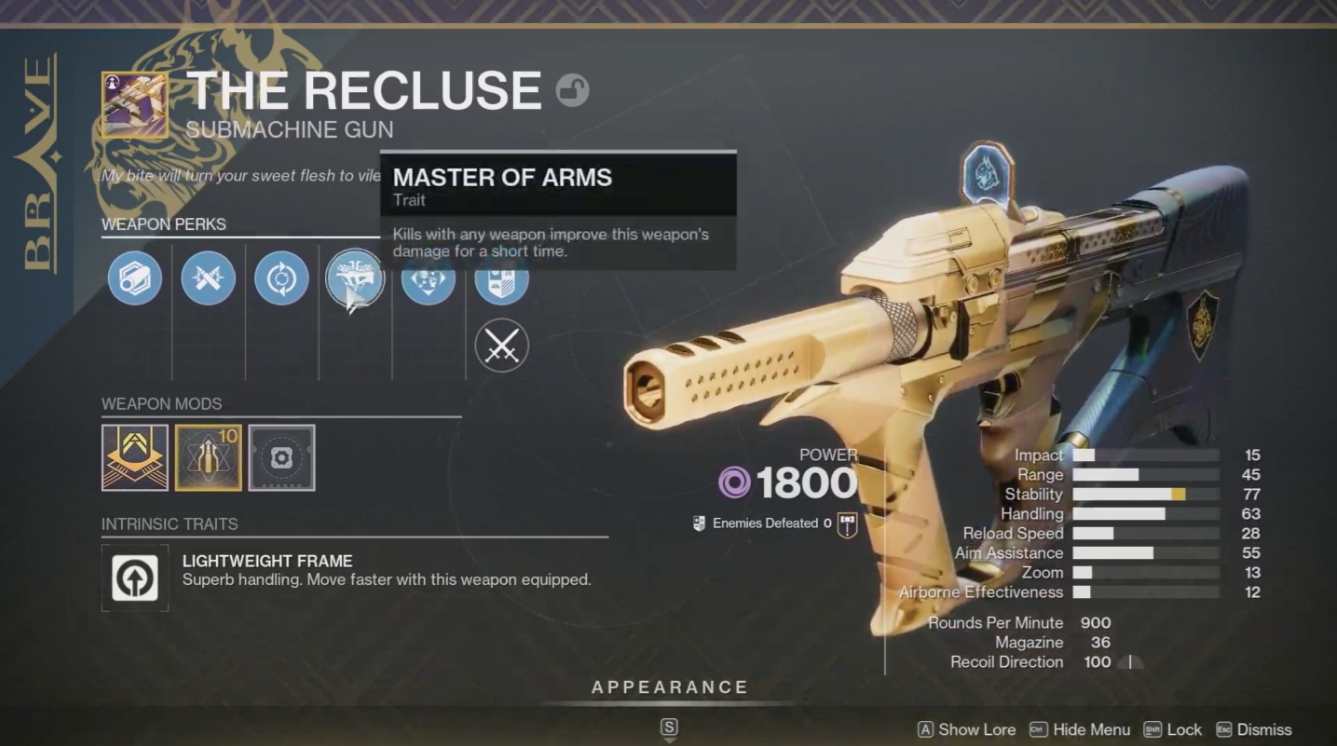Open the crossed swords kill tracker
This screenshot has height=746, width=1337.
click(x=501, y=345)
